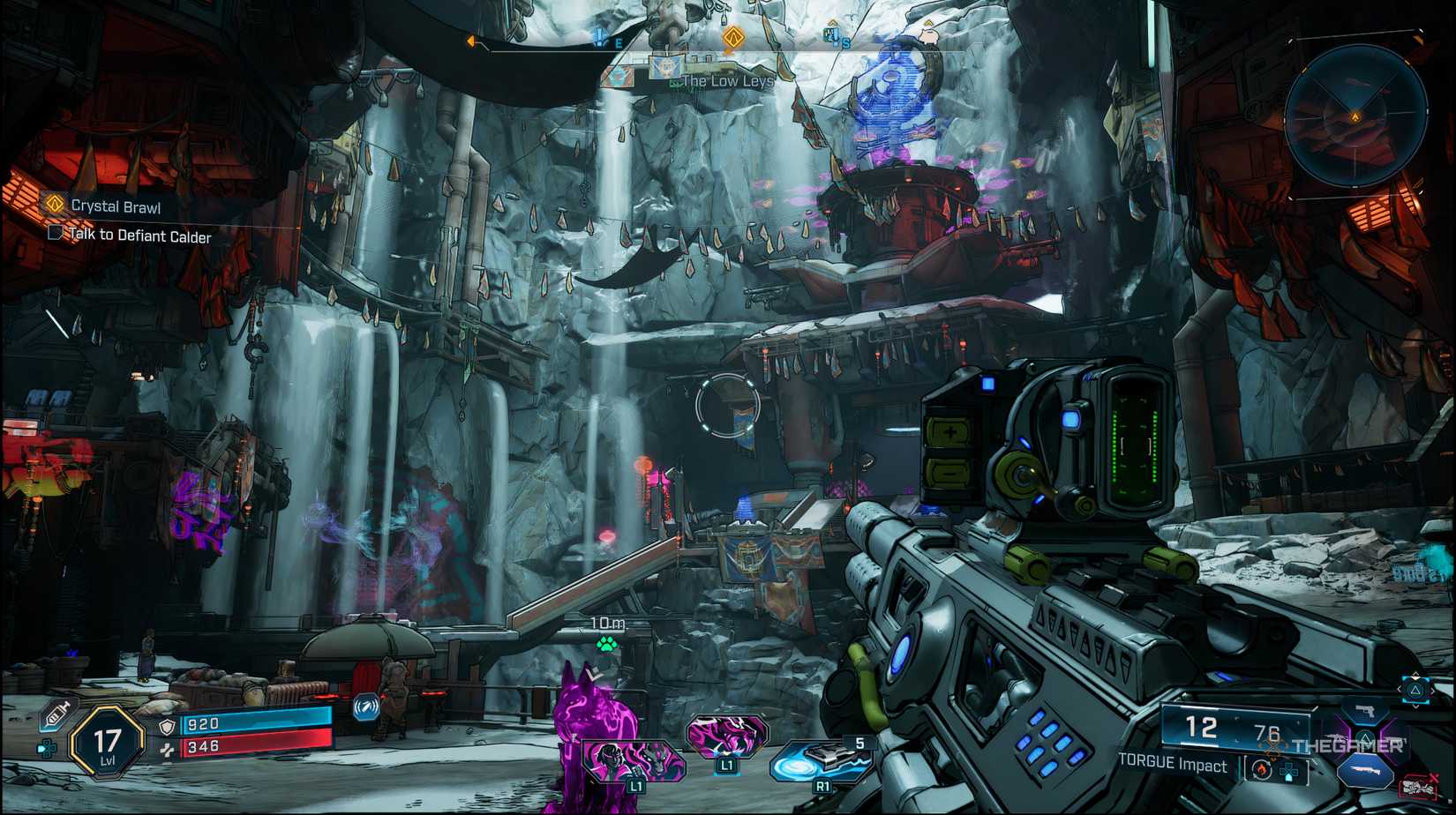The height and width of the screenshot is (815, 1456).
Task: Select the pistol weapon slot
Action: [x=1364, y=711]
